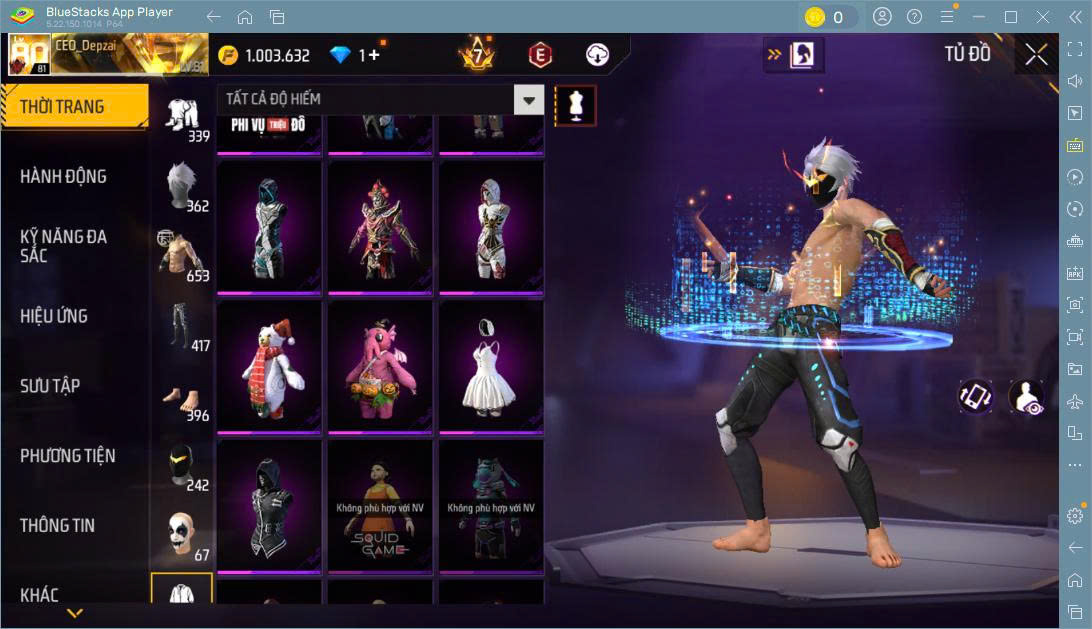Choose the white dress outfit

tap(491, 366)
